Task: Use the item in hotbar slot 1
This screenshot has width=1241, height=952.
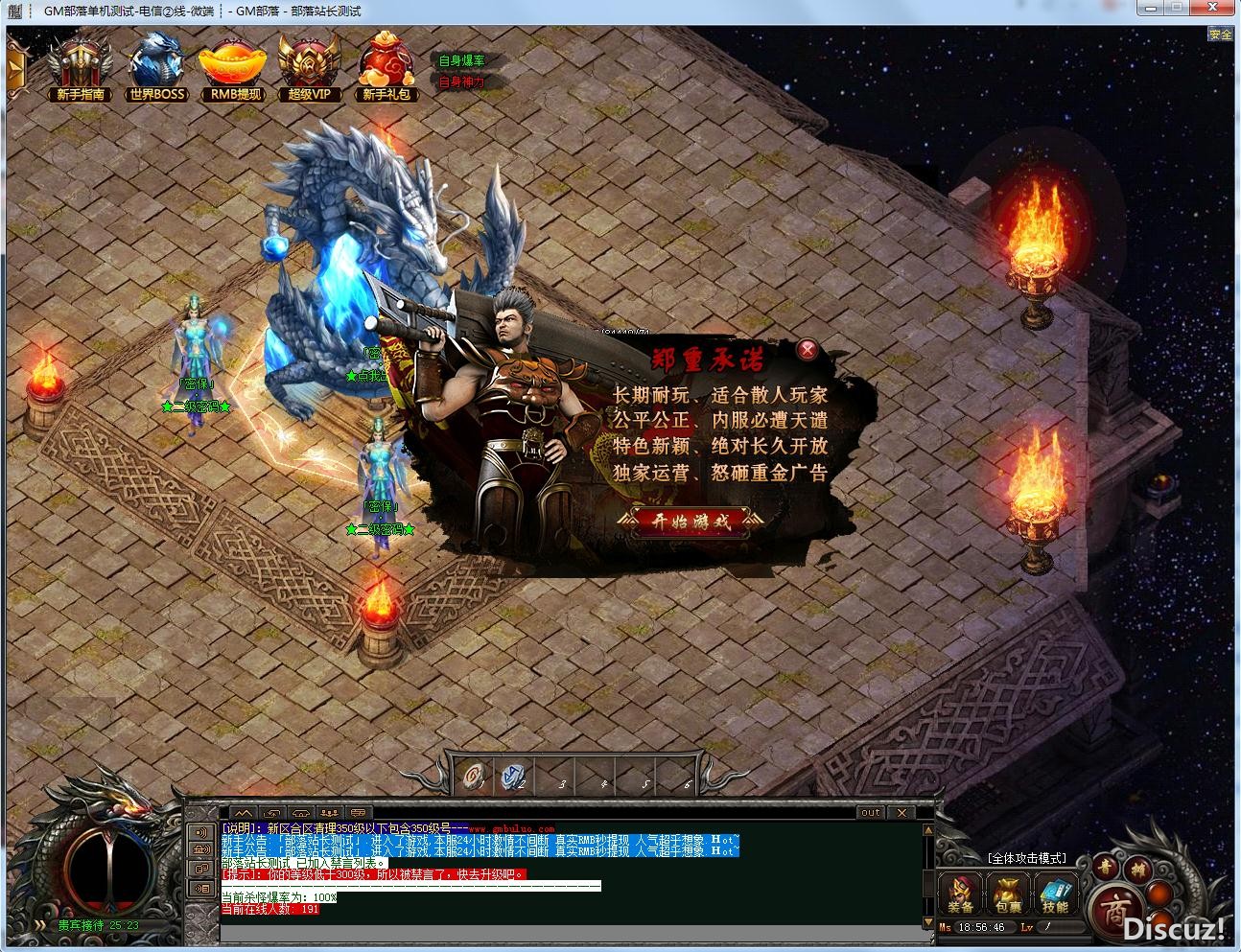Action: point(475,775)
